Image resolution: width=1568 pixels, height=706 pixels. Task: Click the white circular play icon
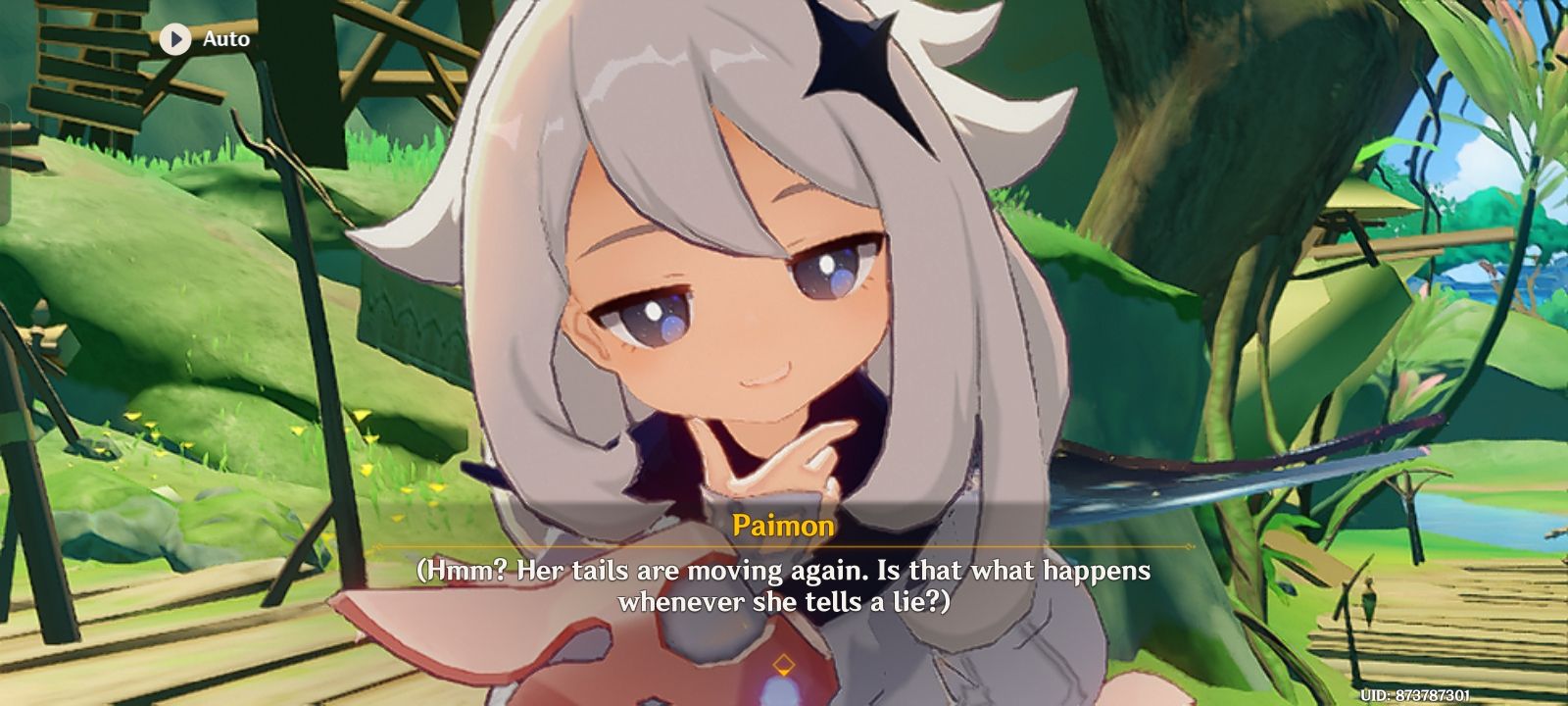(175, 40)
